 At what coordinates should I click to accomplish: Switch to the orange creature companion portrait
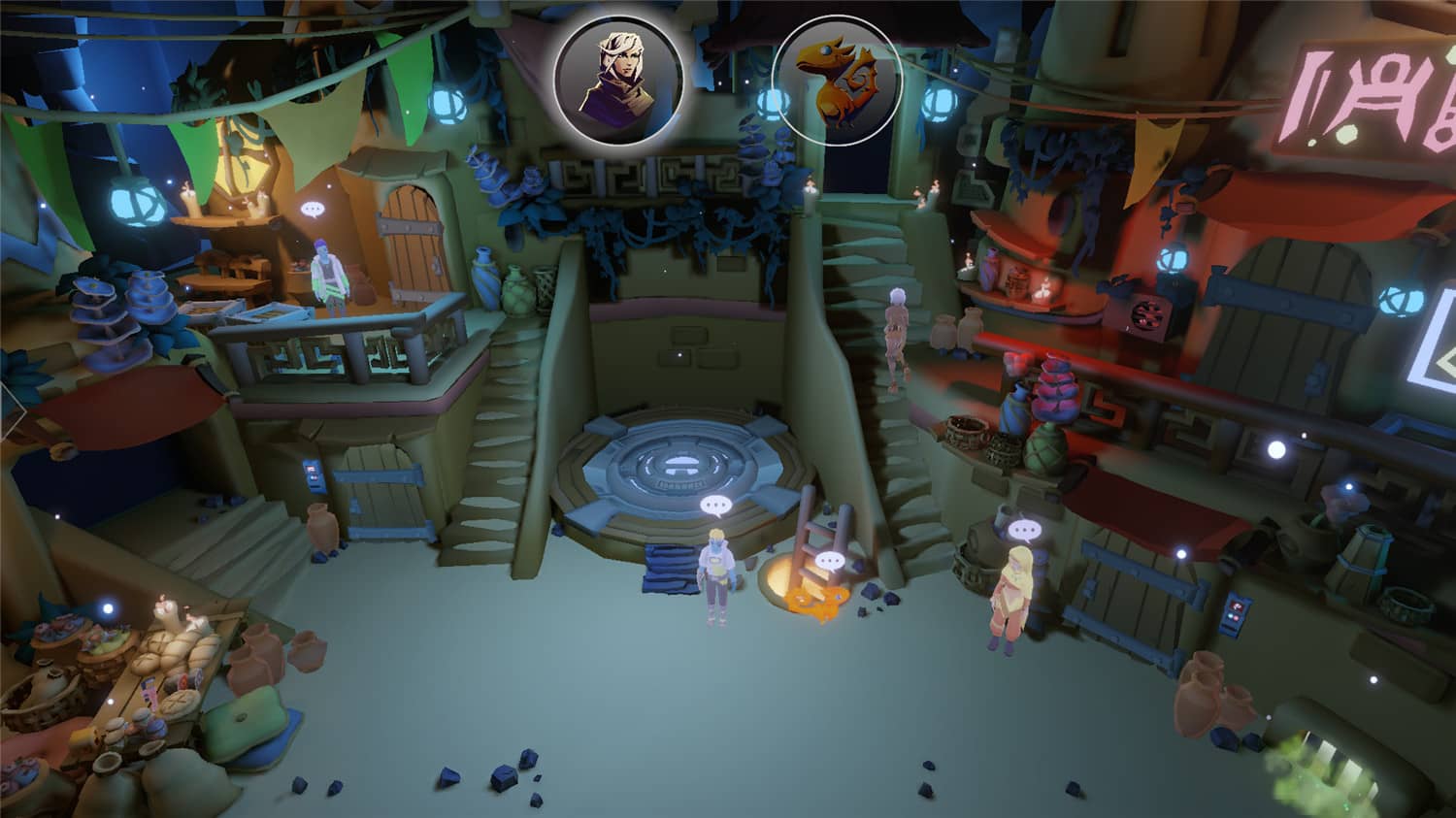point(837,81)
